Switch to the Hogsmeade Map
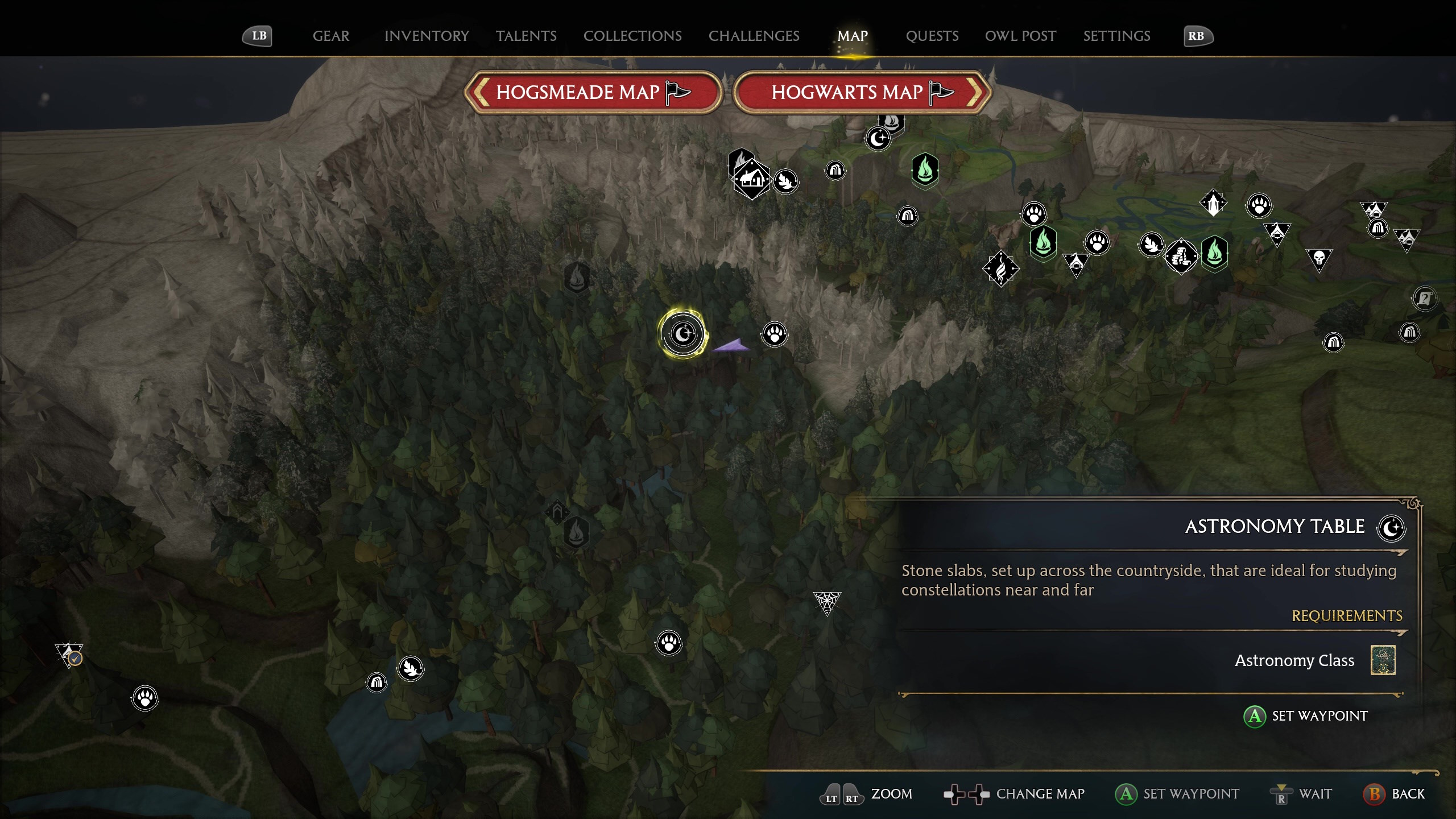The image size is (1456, 819). point(593,92)
